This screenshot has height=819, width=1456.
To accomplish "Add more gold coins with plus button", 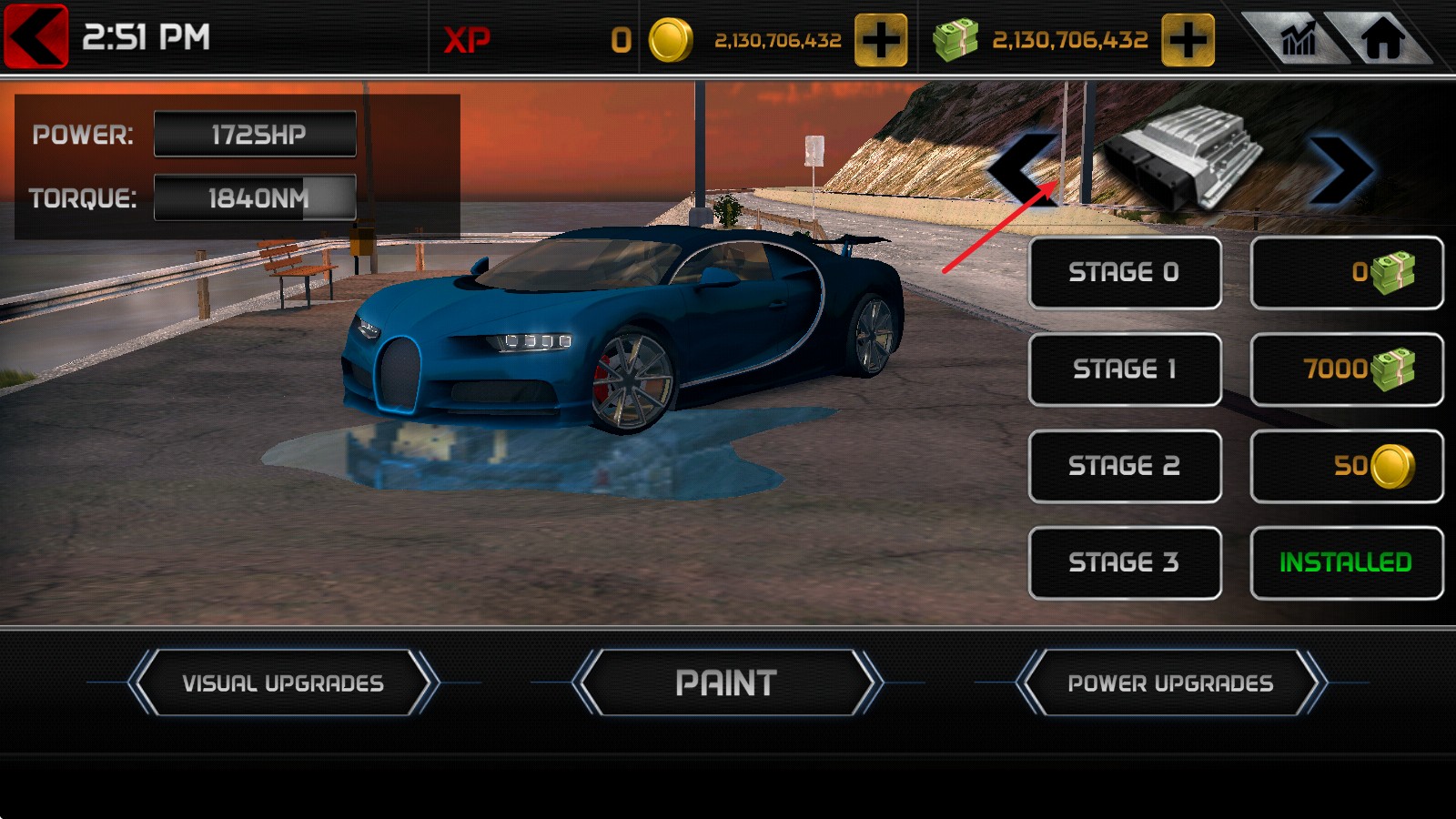I will coord(880,40).
